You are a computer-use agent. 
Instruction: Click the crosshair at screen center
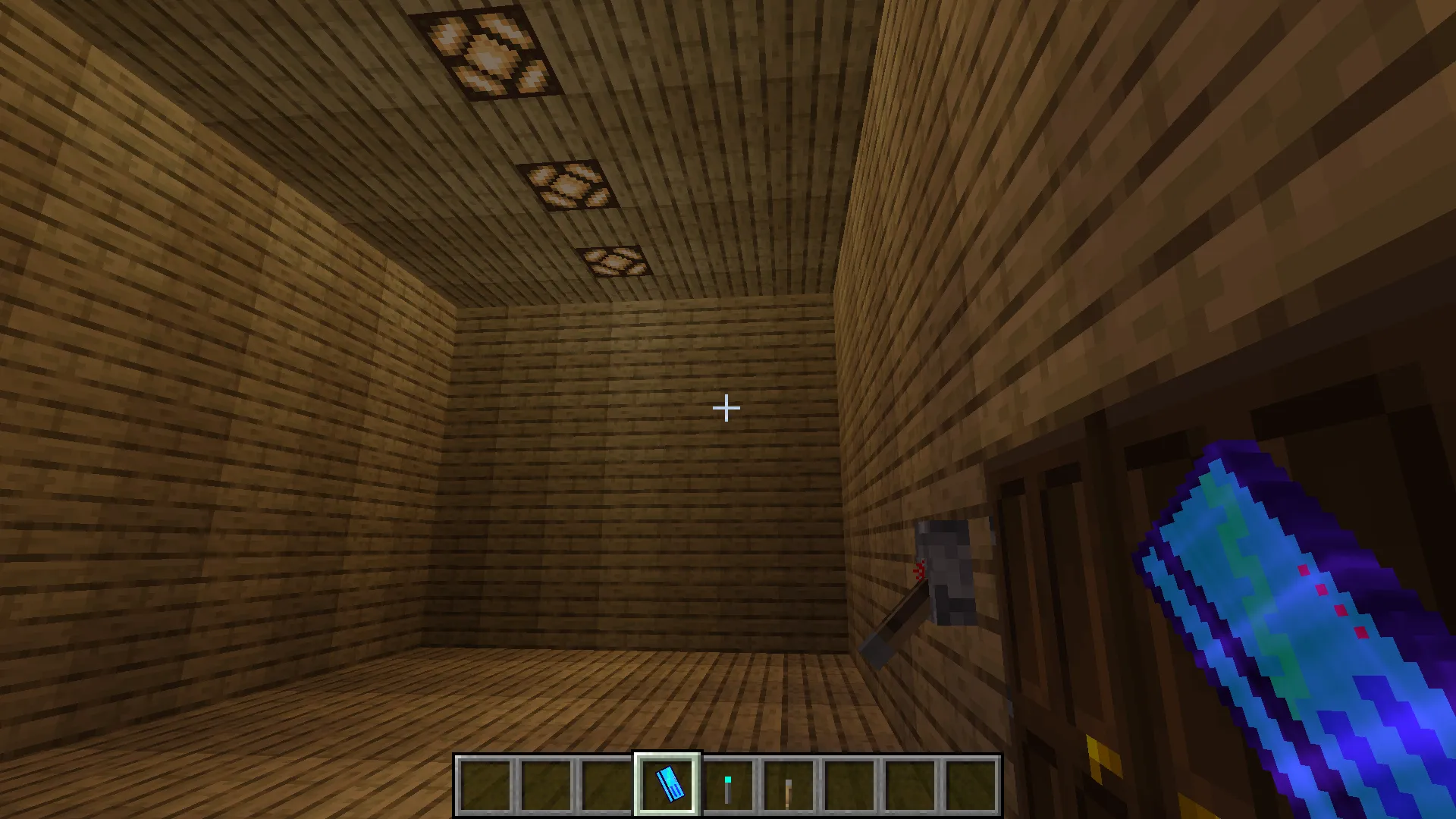(725, 409)
